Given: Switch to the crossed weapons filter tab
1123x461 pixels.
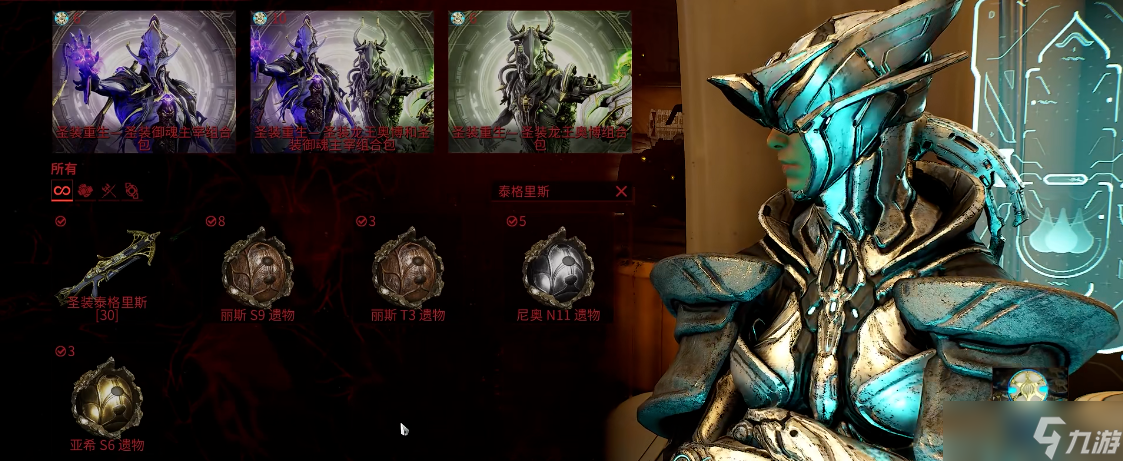Looking at the screenshot, I should click(x=109, y=190).
